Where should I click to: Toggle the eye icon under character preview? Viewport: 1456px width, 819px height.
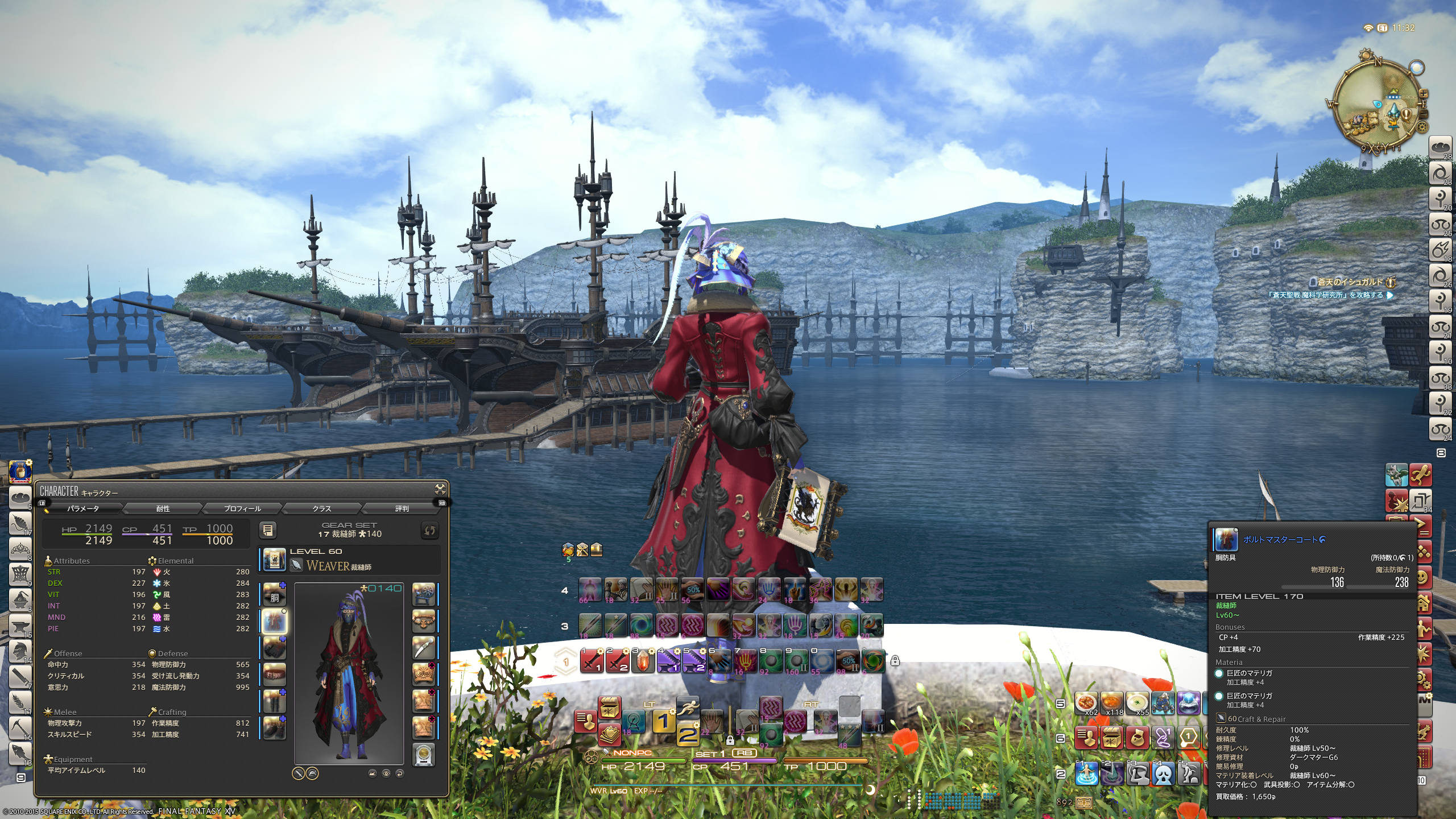[x=386, y=773]
